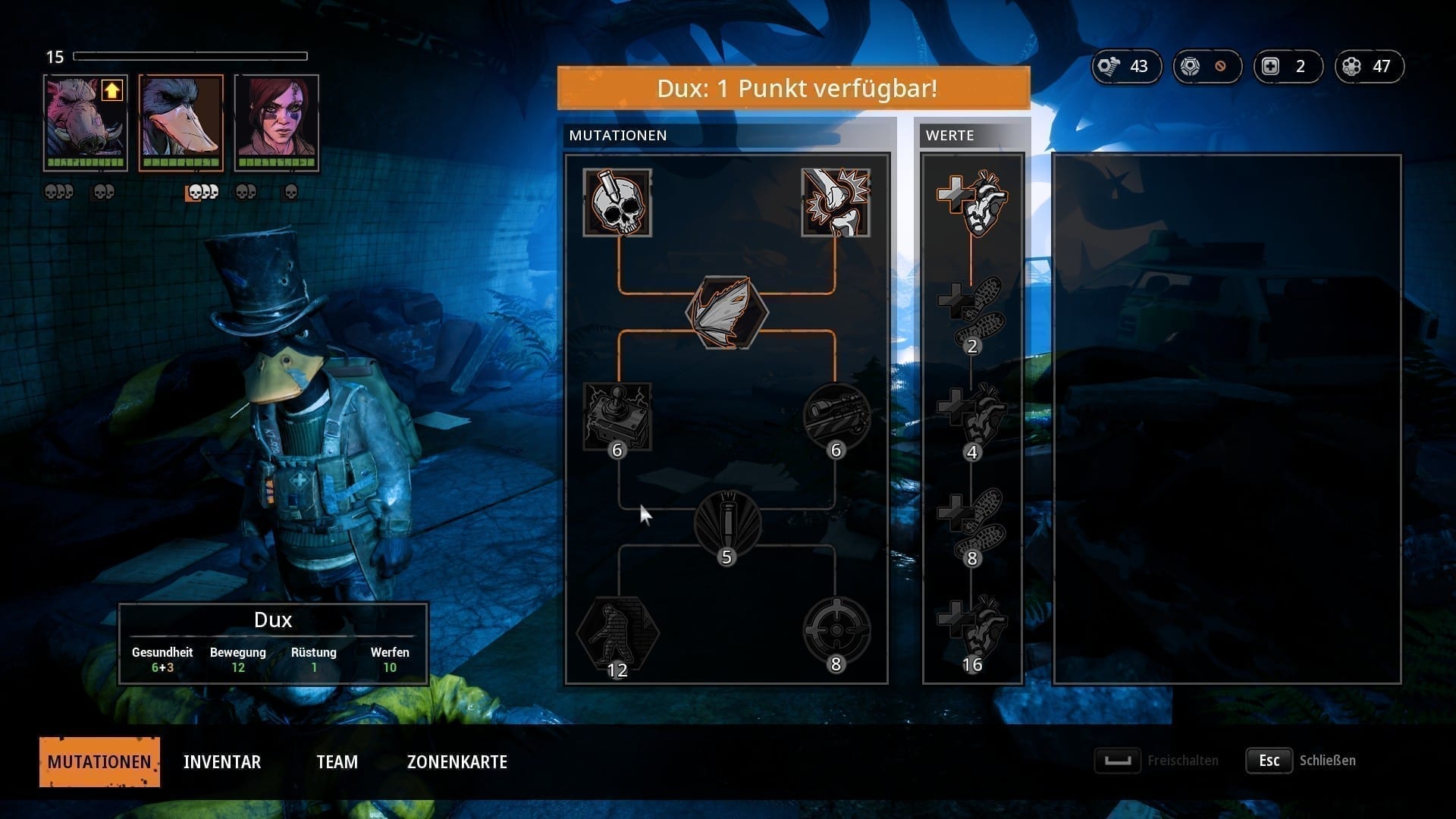Pick the rifle scope mutation costing 6
The width and height of the screenshot is (1456, 819).
[836, 417]
